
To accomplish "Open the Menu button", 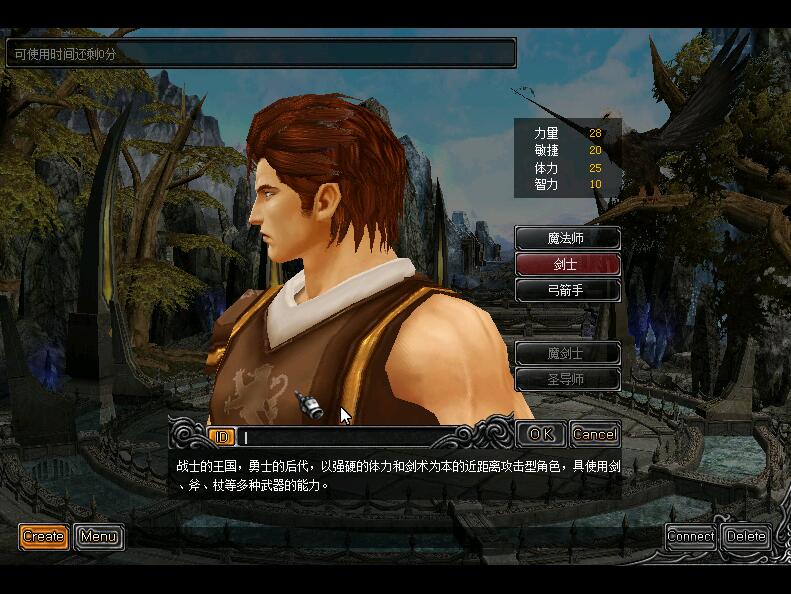I will [99, 537].
